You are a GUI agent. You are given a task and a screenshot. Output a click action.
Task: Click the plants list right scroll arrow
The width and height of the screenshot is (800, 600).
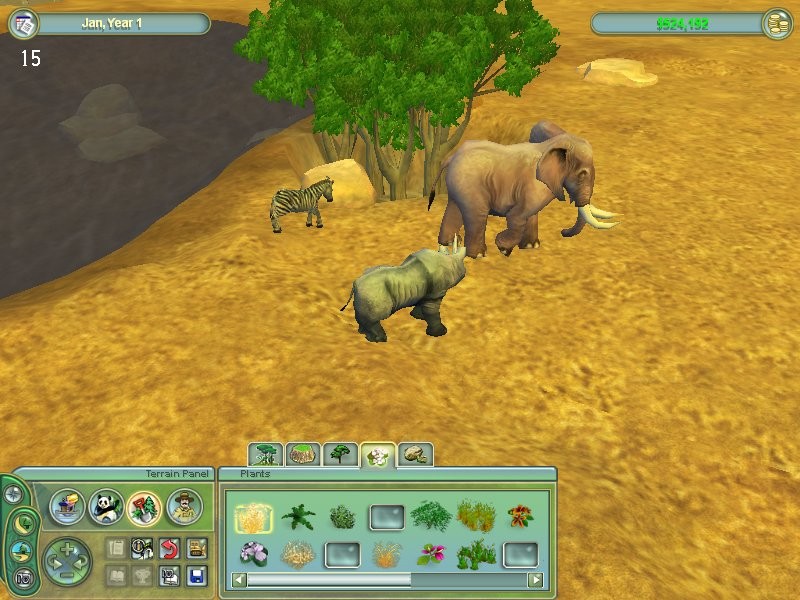coord(536,580)
